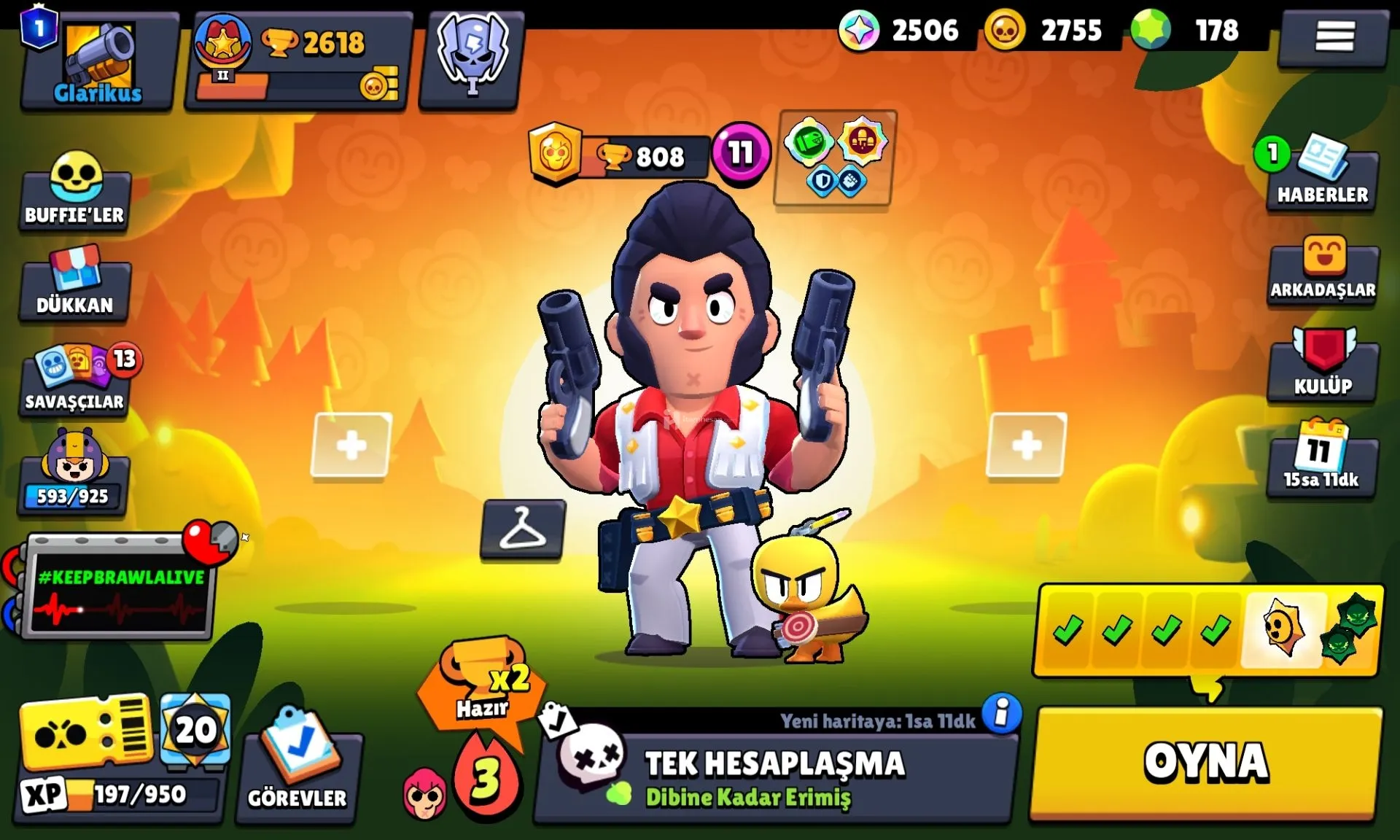Open the hamburger menu

1334,36
